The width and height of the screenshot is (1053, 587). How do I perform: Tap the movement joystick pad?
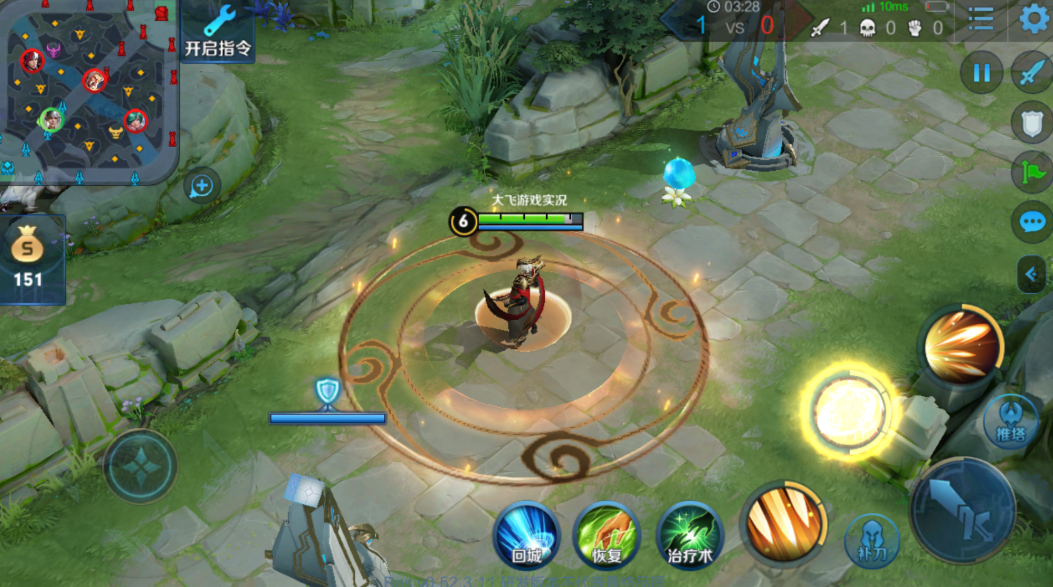pos(141,466)
